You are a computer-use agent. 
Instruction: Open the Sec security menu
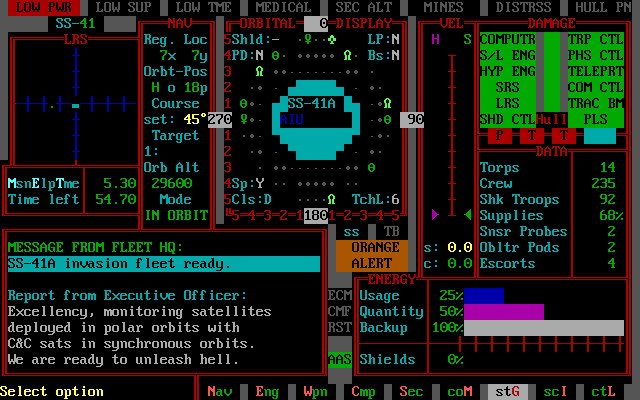pos(411,391)
